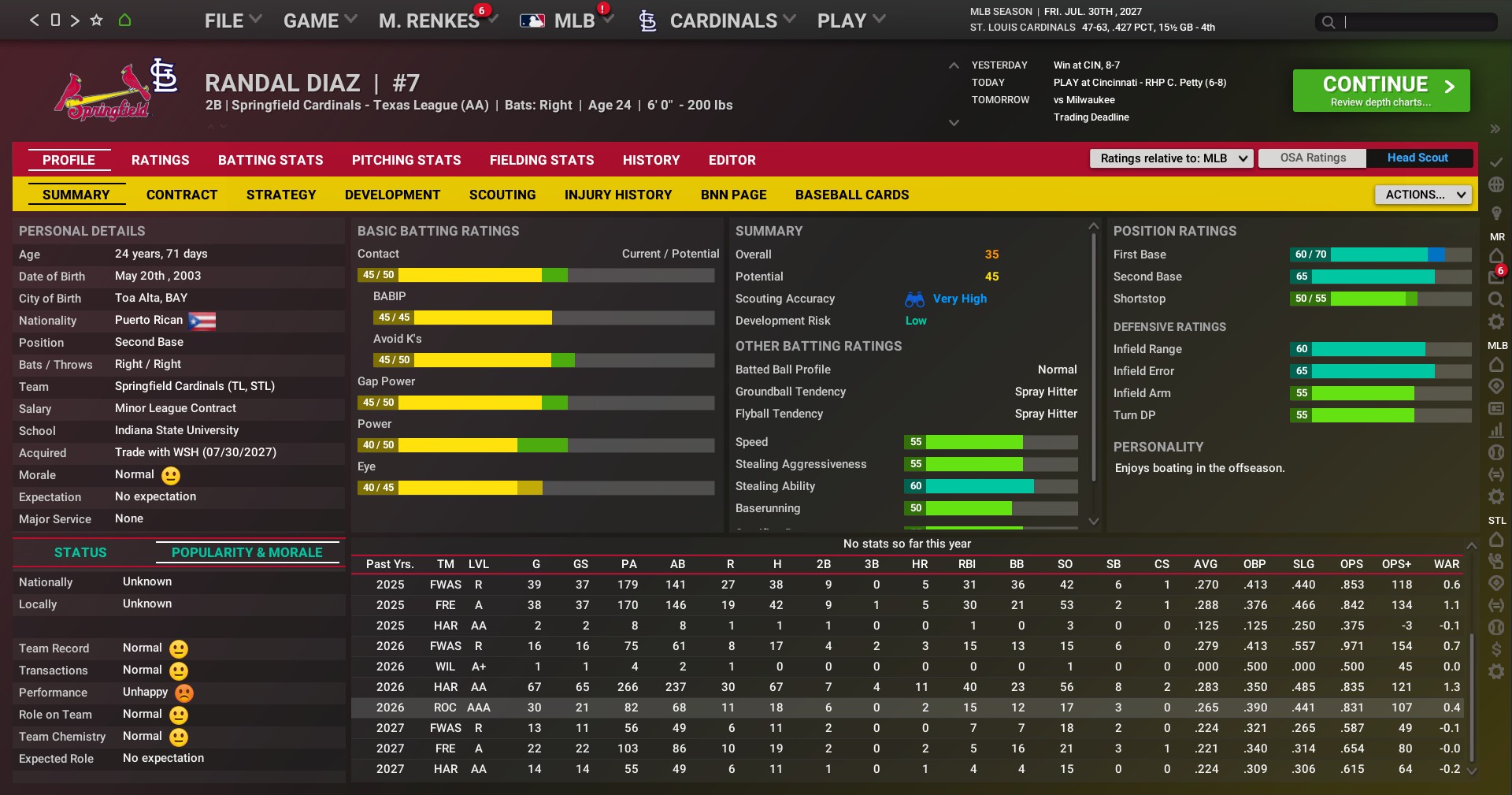Change the 'Ratings relative to: MLB' dropdown
The width and height of the screenshot is (1512, 795).
(1170, 158)
